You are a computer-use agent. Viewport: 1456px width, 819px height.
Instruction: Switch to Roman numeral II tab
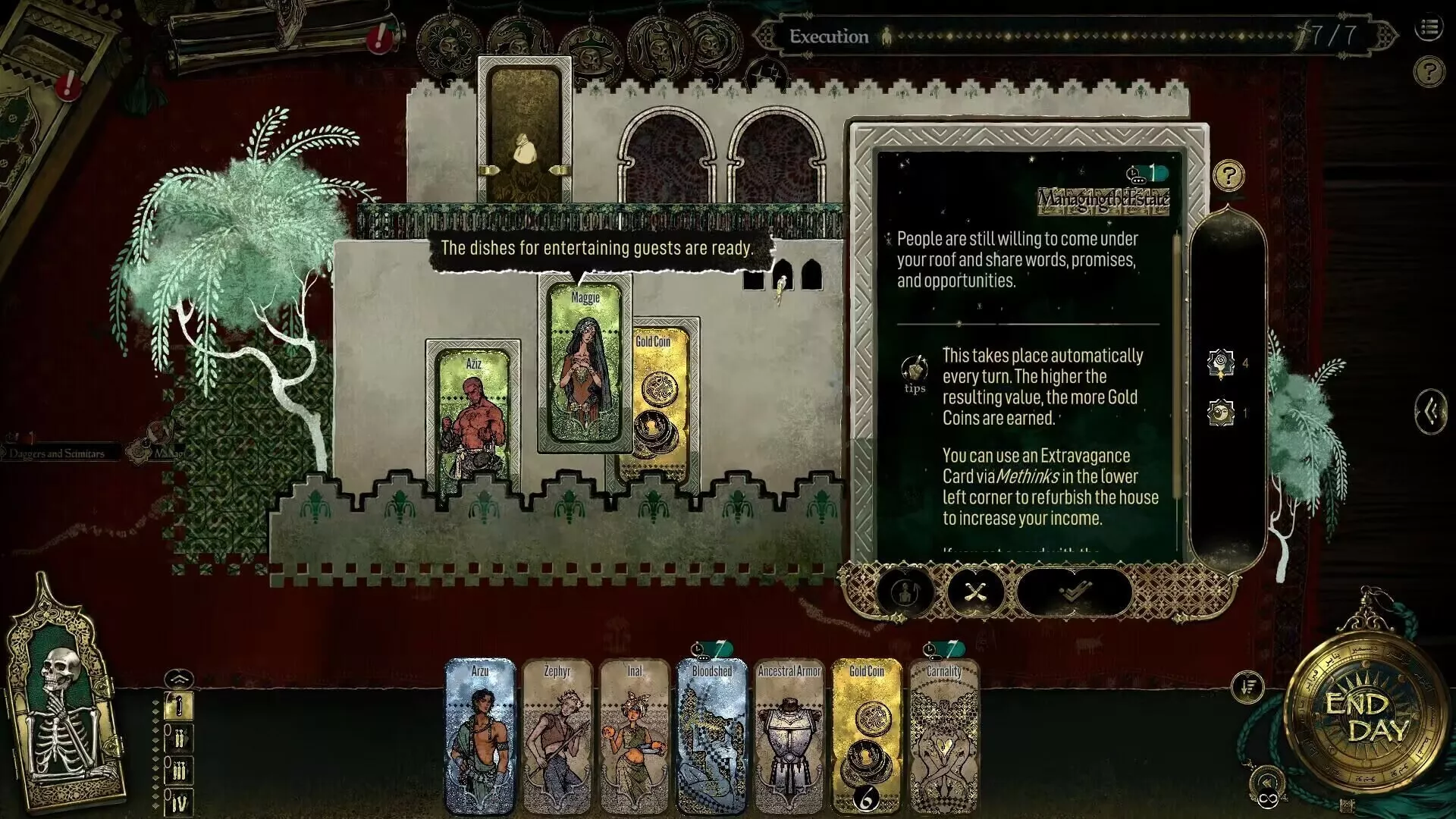click(180, 738)
